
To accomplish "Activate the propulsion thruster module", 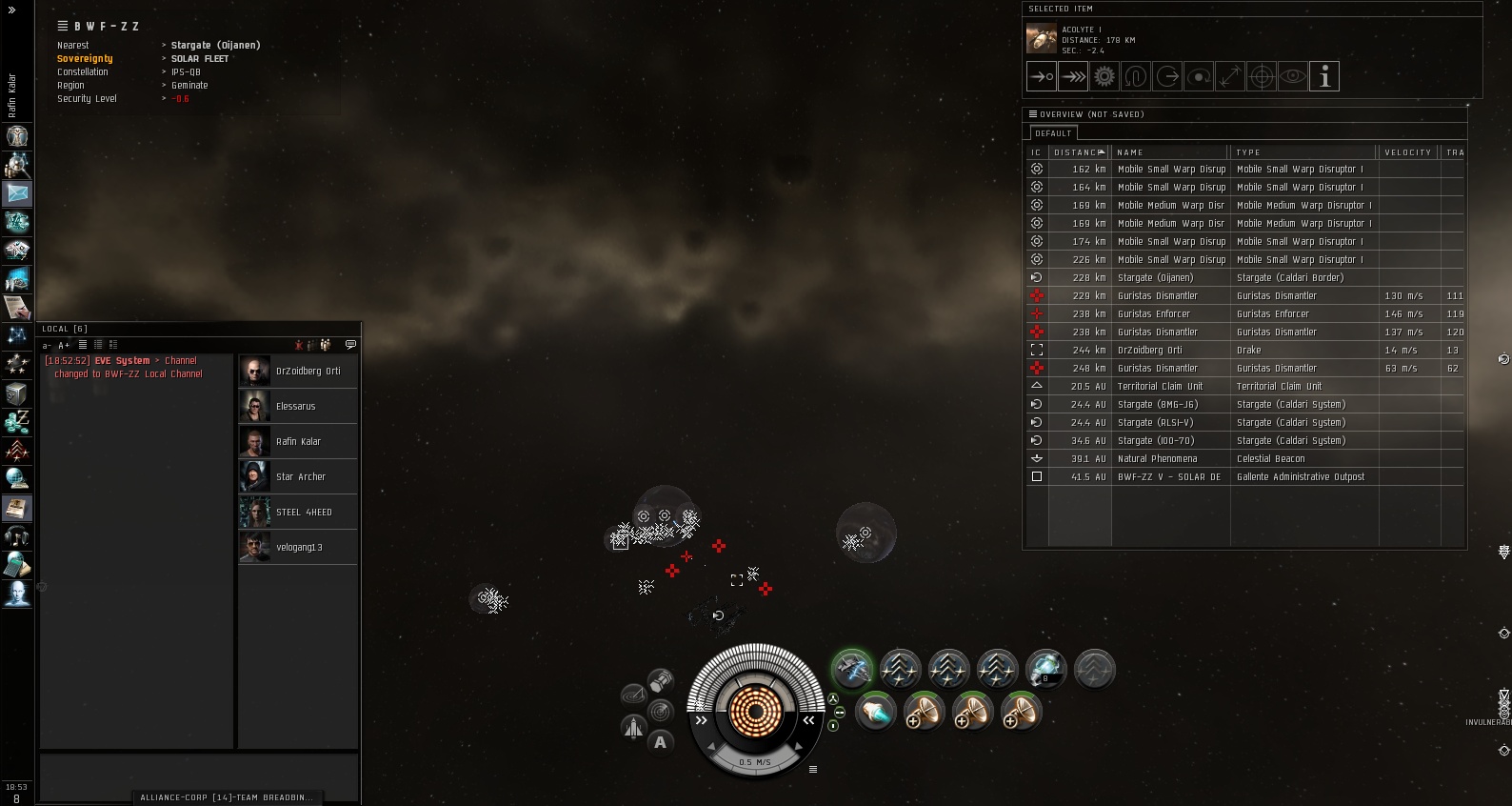I will [875, 712].
